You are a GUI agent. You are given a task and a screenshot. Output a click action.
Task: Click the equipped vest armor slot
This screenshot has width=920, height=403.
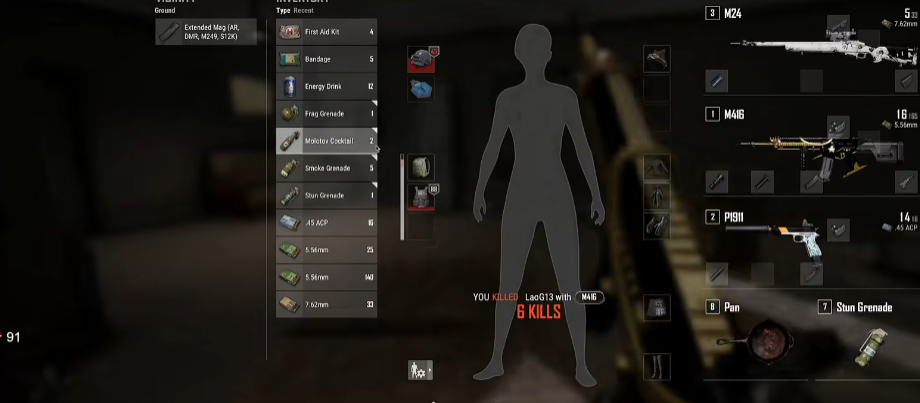point(421,196)
